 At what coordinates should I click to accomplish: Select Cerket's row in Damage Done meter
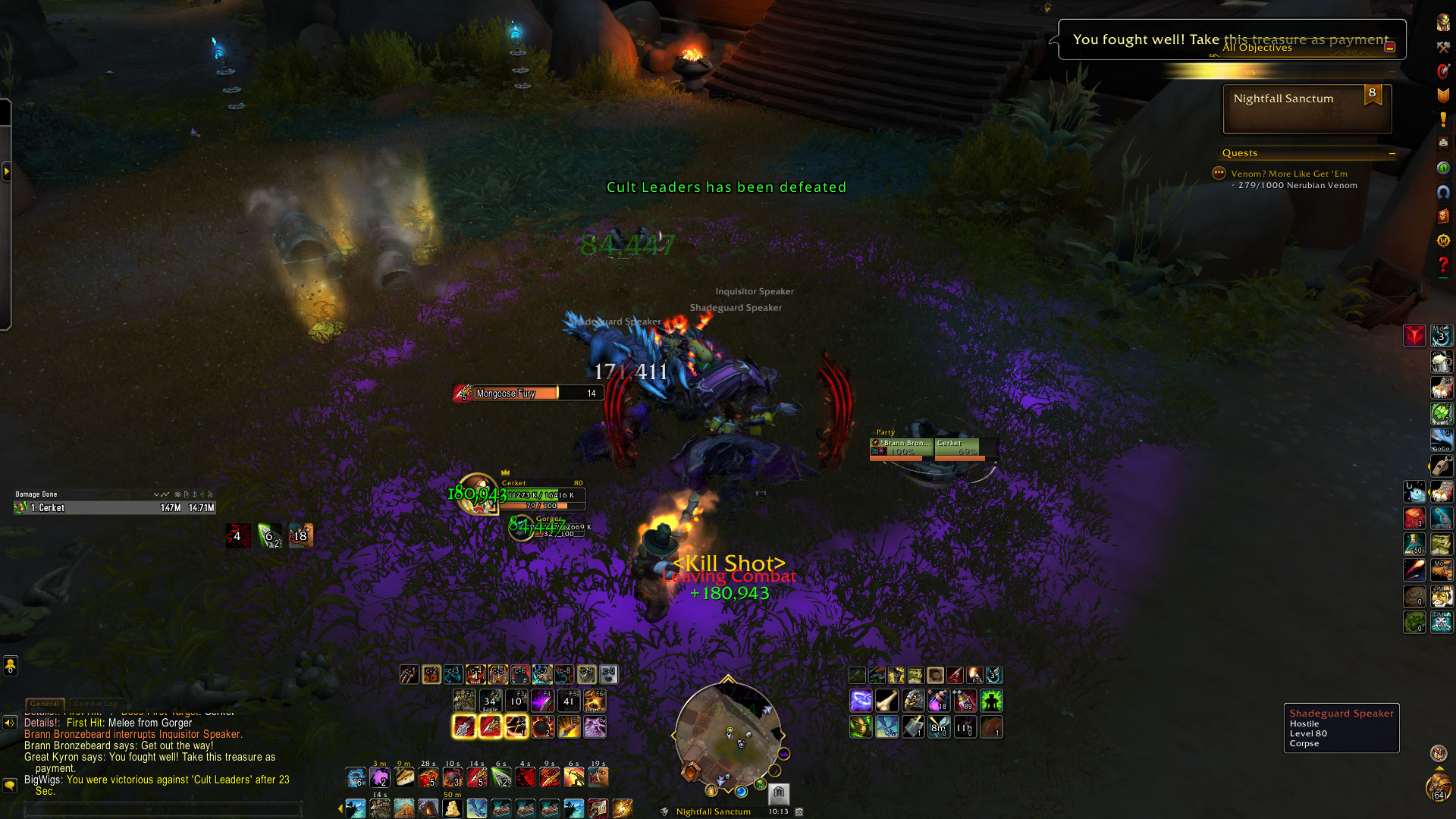click(114, 508)
